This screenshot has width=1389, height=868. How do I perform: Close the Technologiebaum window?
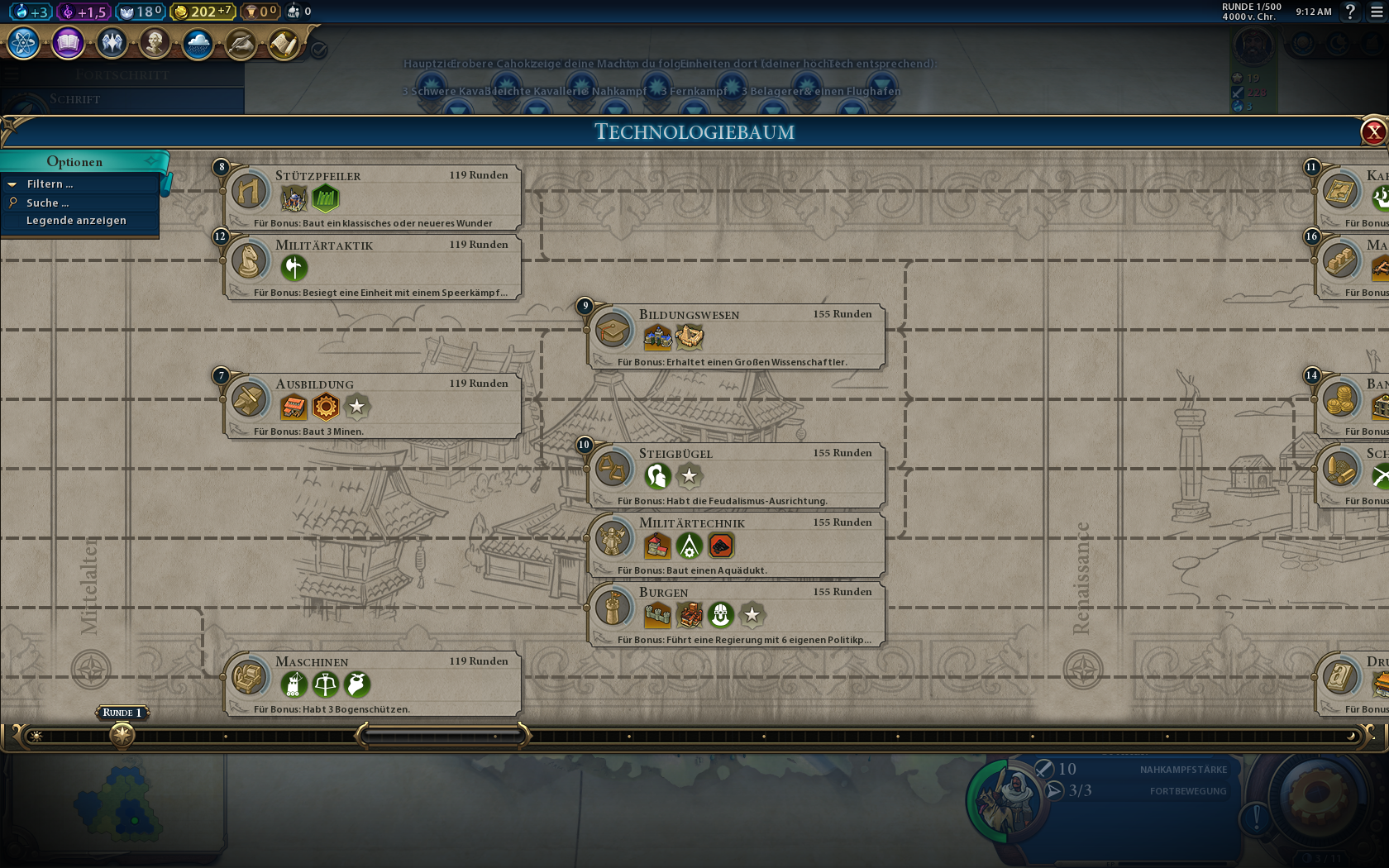click(1373, 131)
